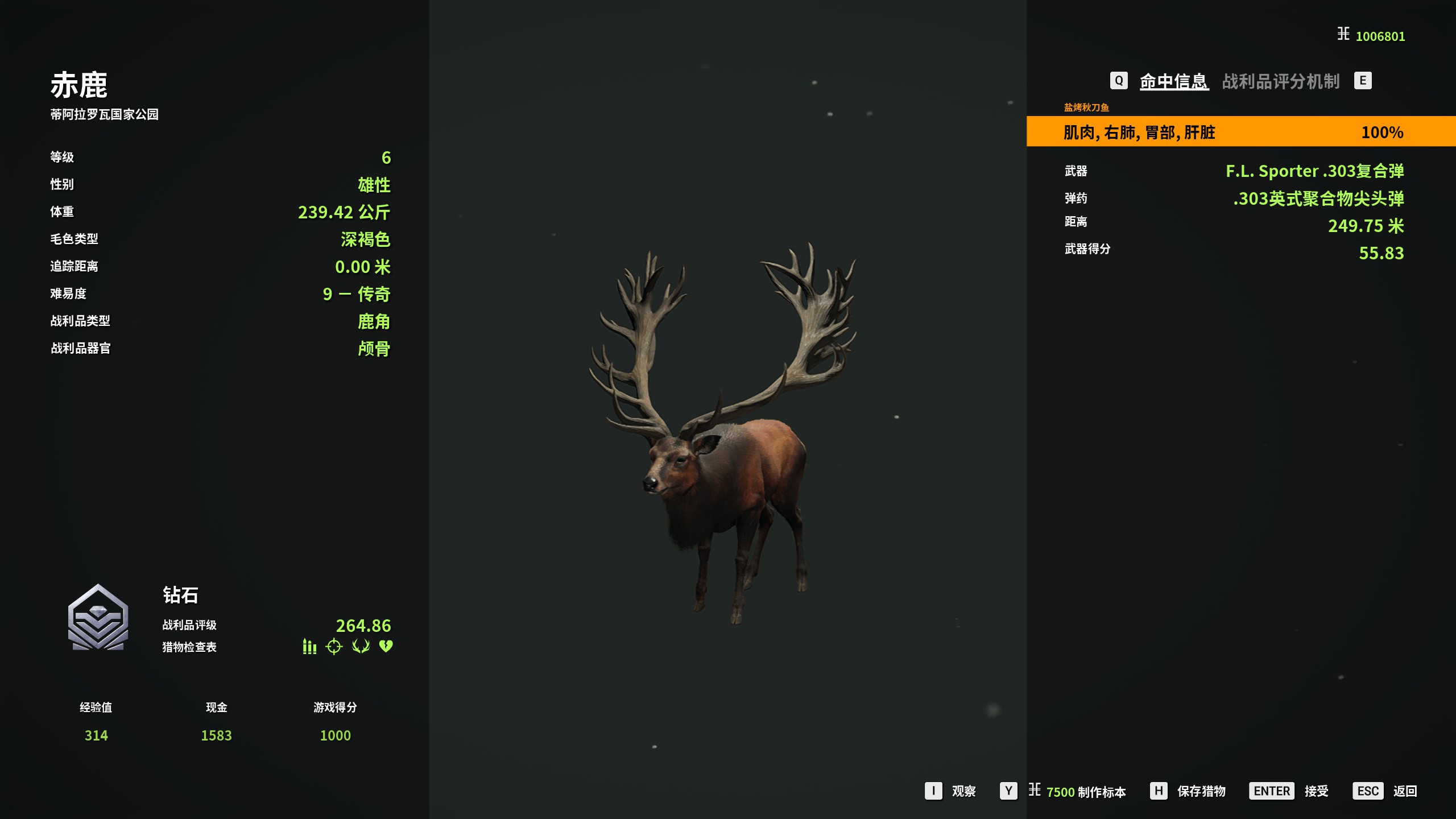The height and width of the screenshot is (819, 1456).
Task: Switch to the 命中信息 tab
Action: (1173, 81)
